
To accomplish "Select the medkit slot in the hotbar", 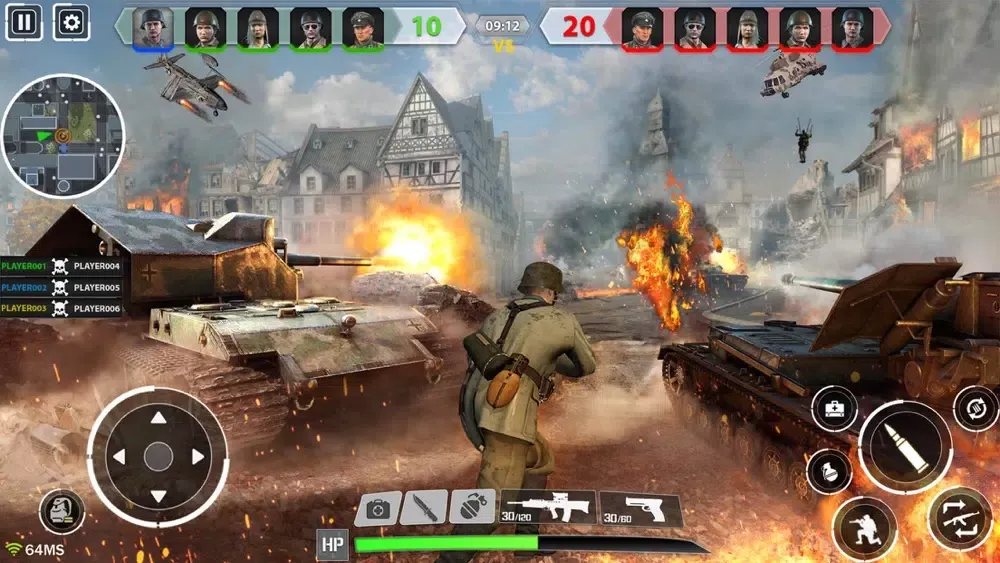I will (x=378, y=508).
